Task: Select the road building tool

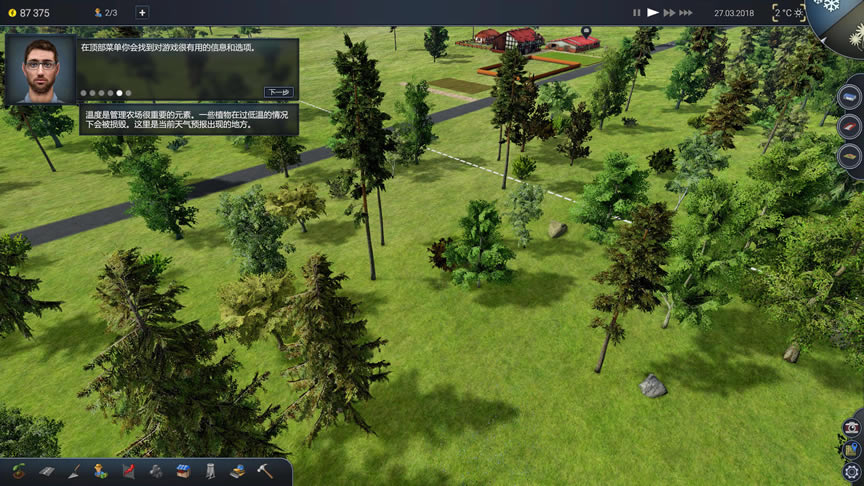Action: [46, 471]
